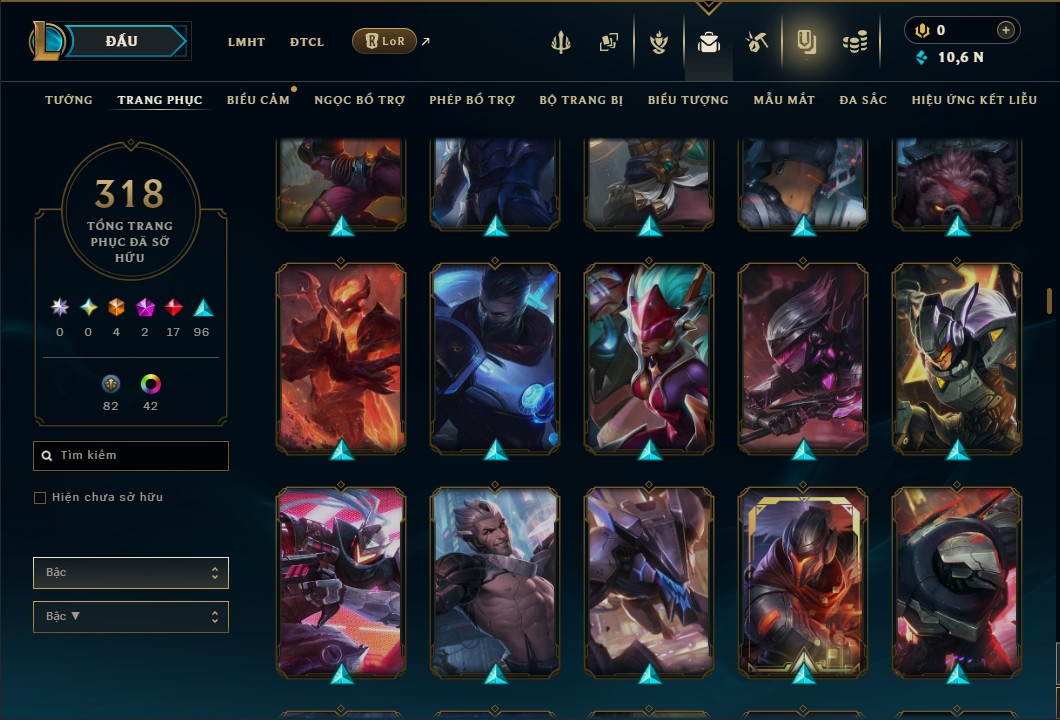Click the plus button to buy RP

[x=1005, y=30]
